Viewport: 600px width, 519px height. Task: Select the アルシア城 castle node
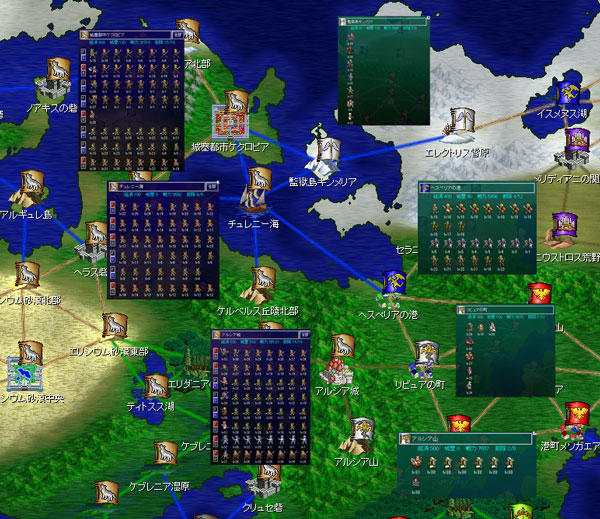[x=336, y=369]
